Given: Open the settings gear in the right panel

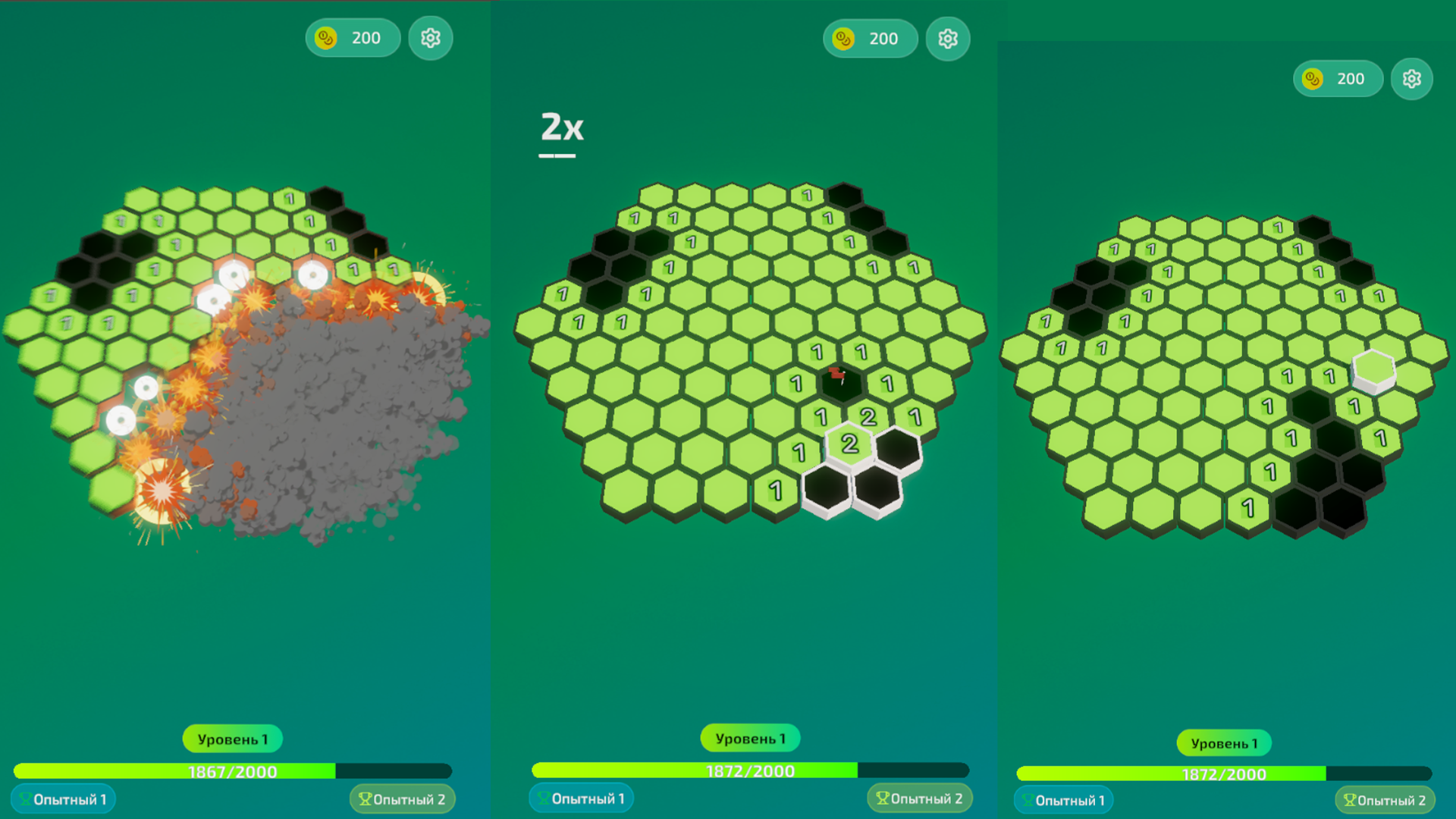Looking at the screenshot, I should pos(1412,78).
